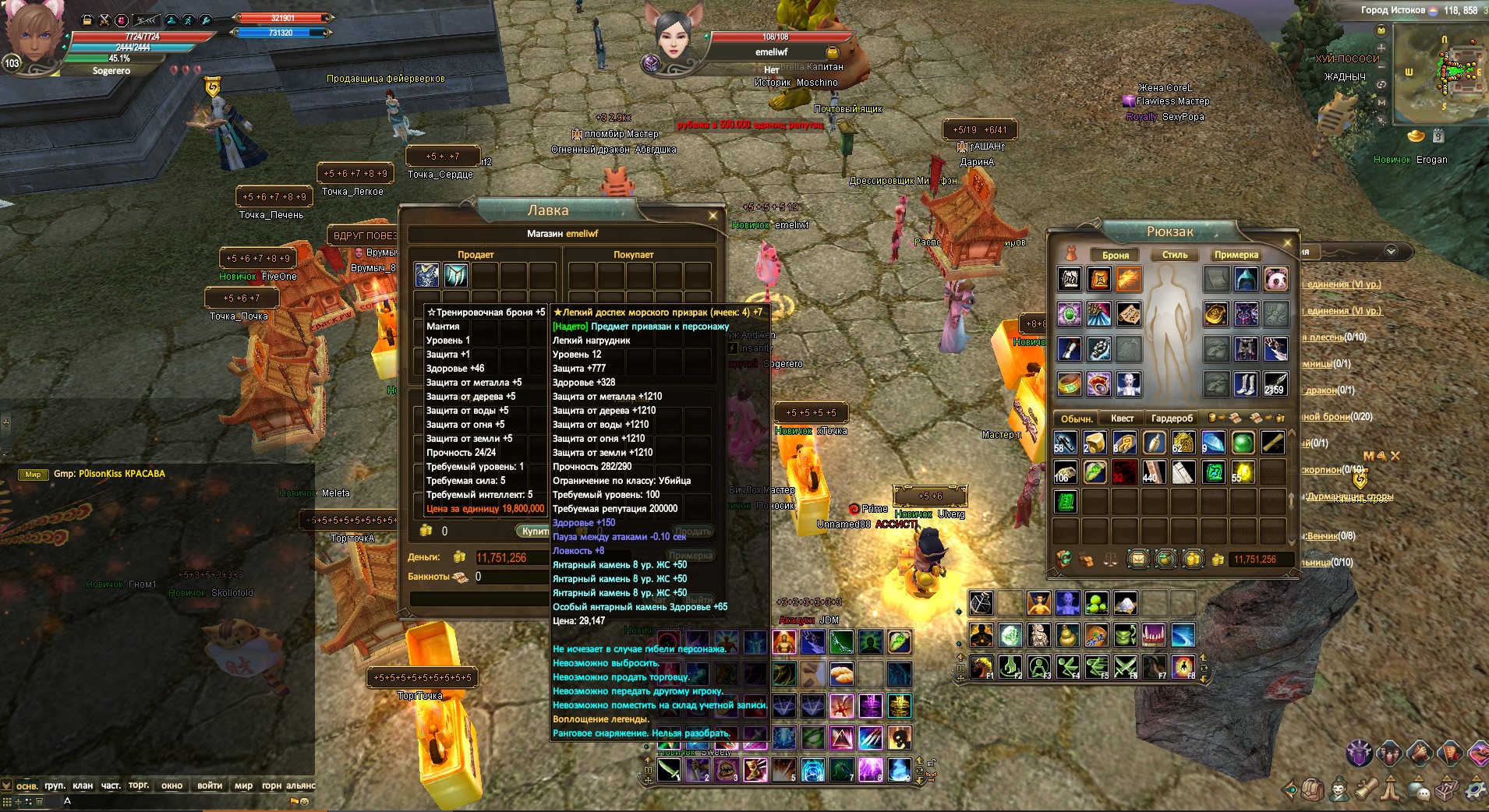Switch to the Броня tab
The height and width of the screenshot is (812, 1489).
click(x=1116, y=255)
